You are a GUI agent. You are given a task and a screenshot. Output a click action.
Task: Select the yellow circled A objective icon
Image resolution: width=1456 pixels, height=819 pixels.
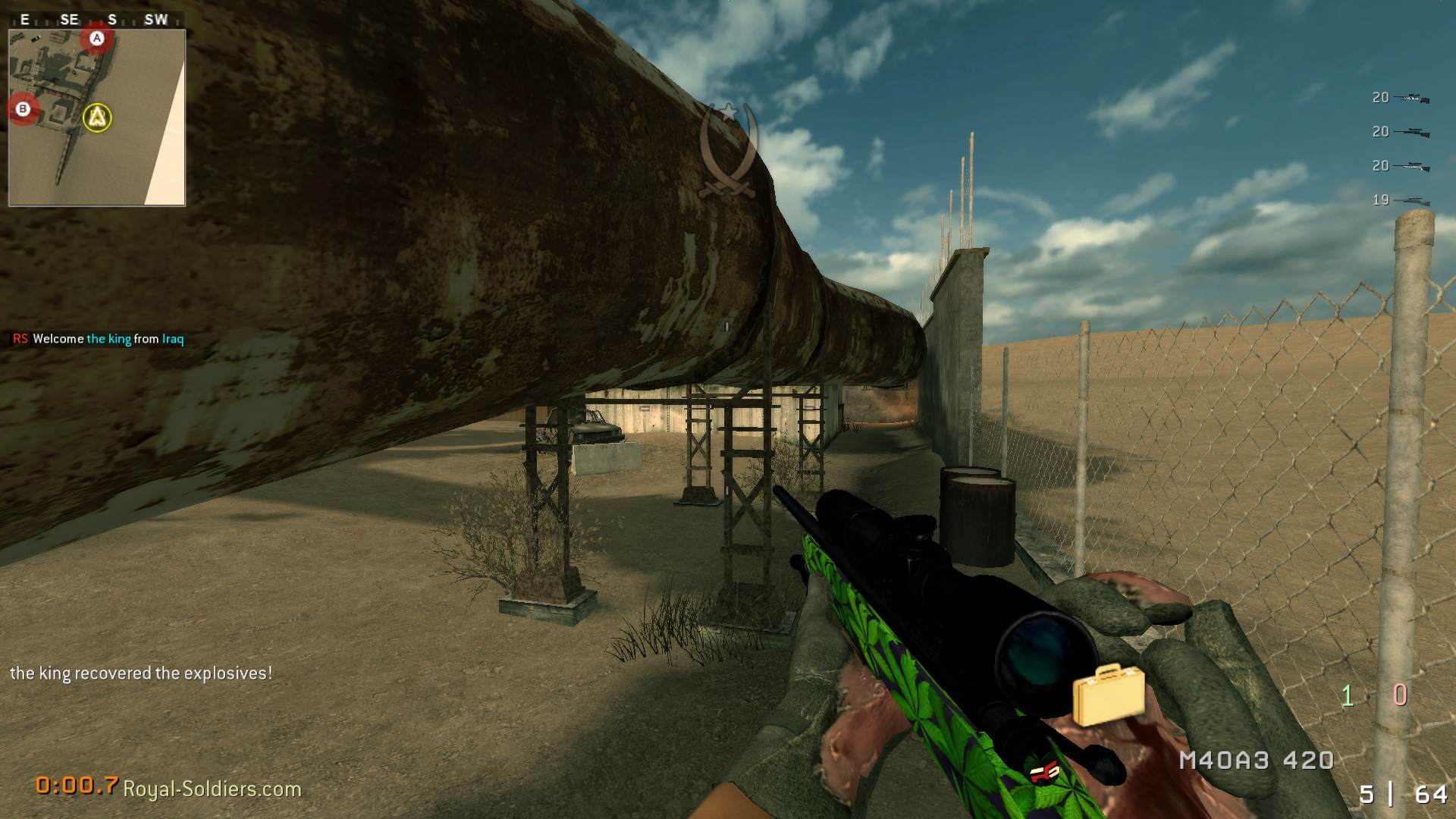coord(96,118)
